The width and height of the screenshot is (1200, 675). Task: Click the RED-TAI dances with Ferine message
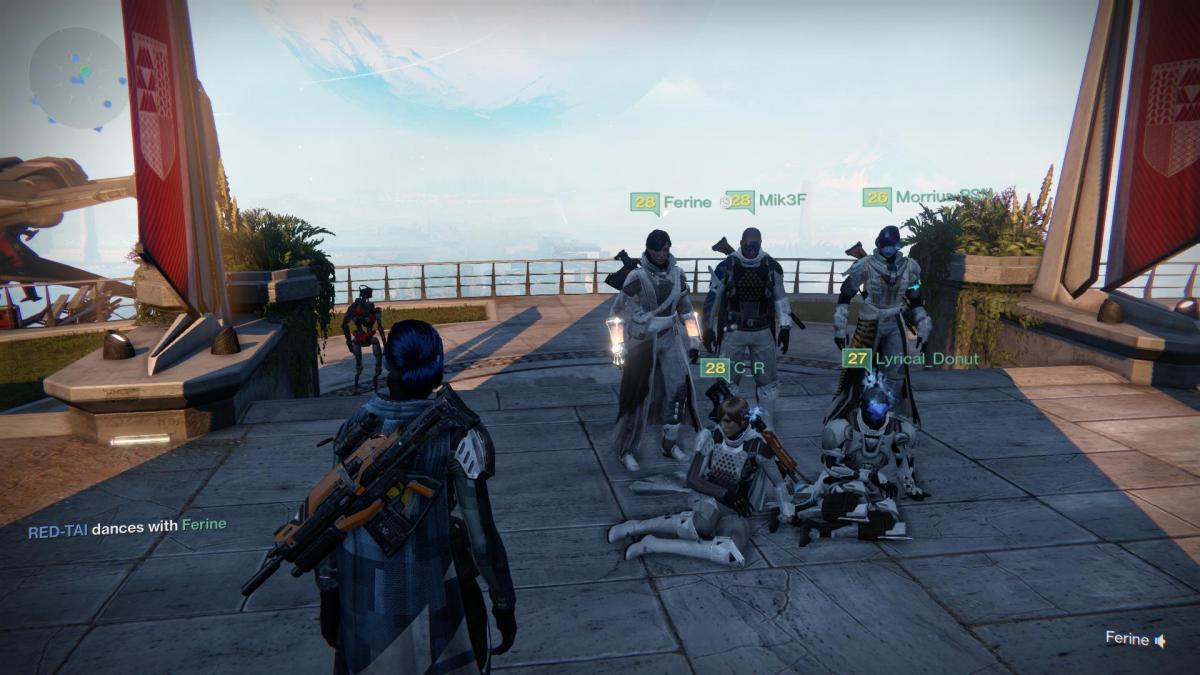pos(127,525)
